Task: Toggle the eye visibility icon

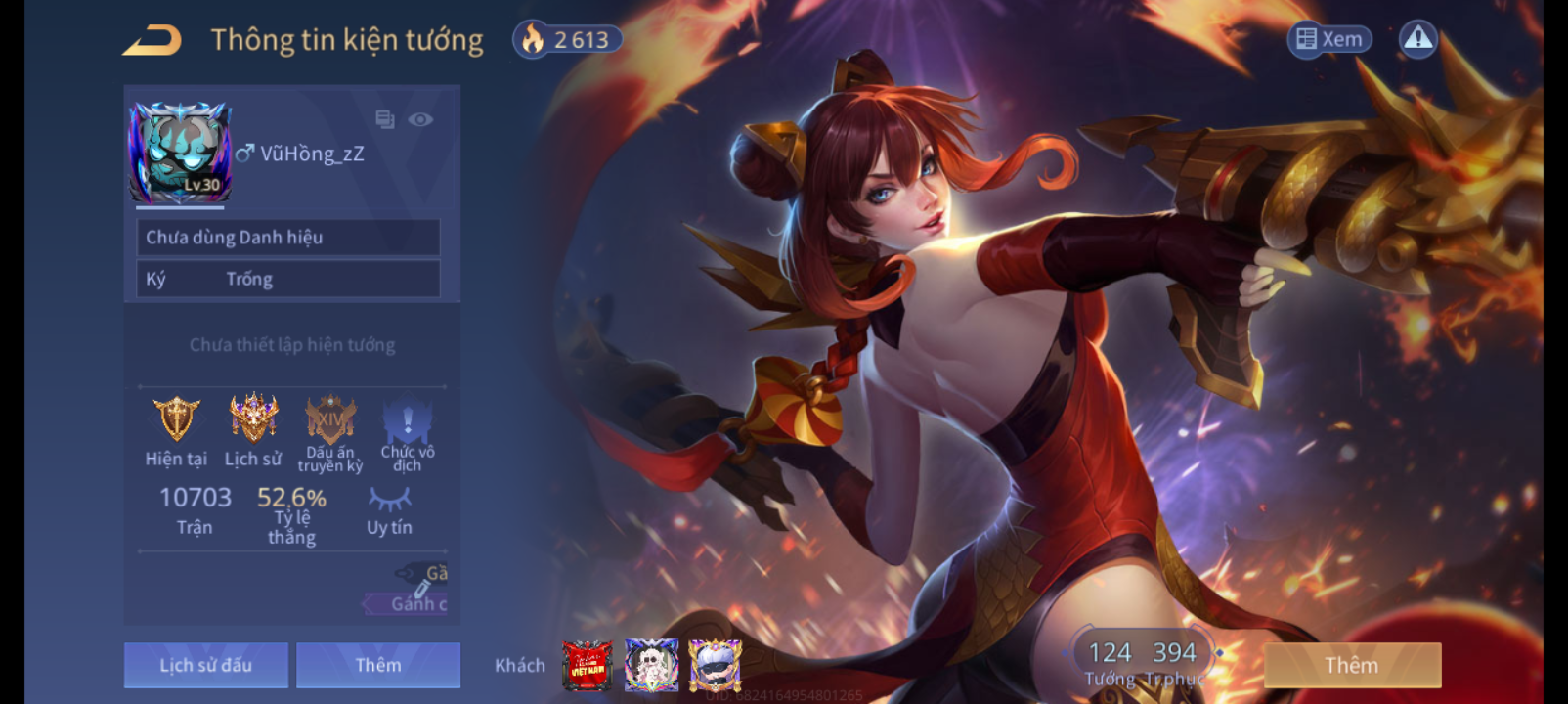Action: pos(420,119)
